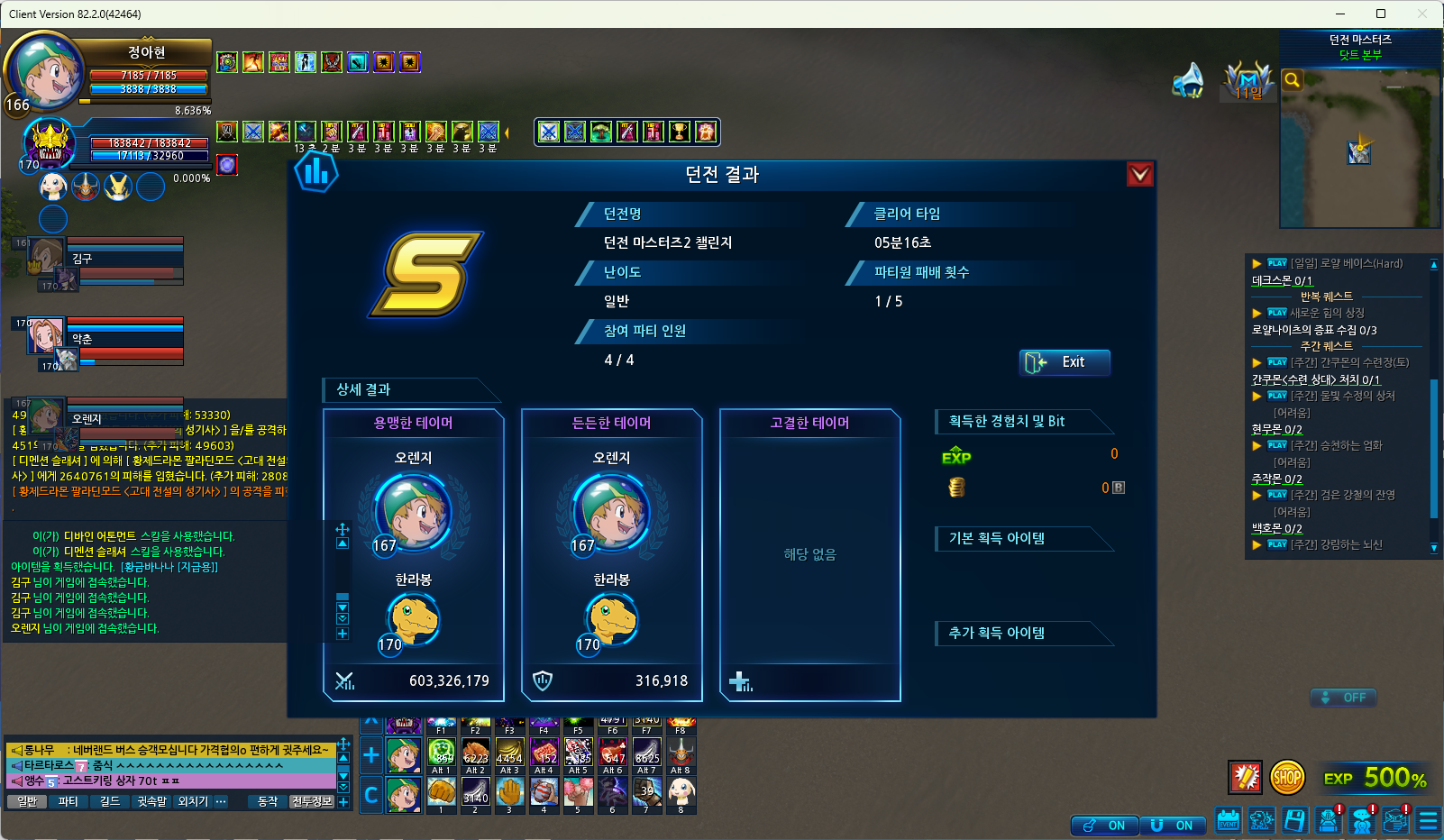Toggle the magnet auto-loot ON switch
This screenshot has width=1444, height=840.
click(x=1172, y=826)
